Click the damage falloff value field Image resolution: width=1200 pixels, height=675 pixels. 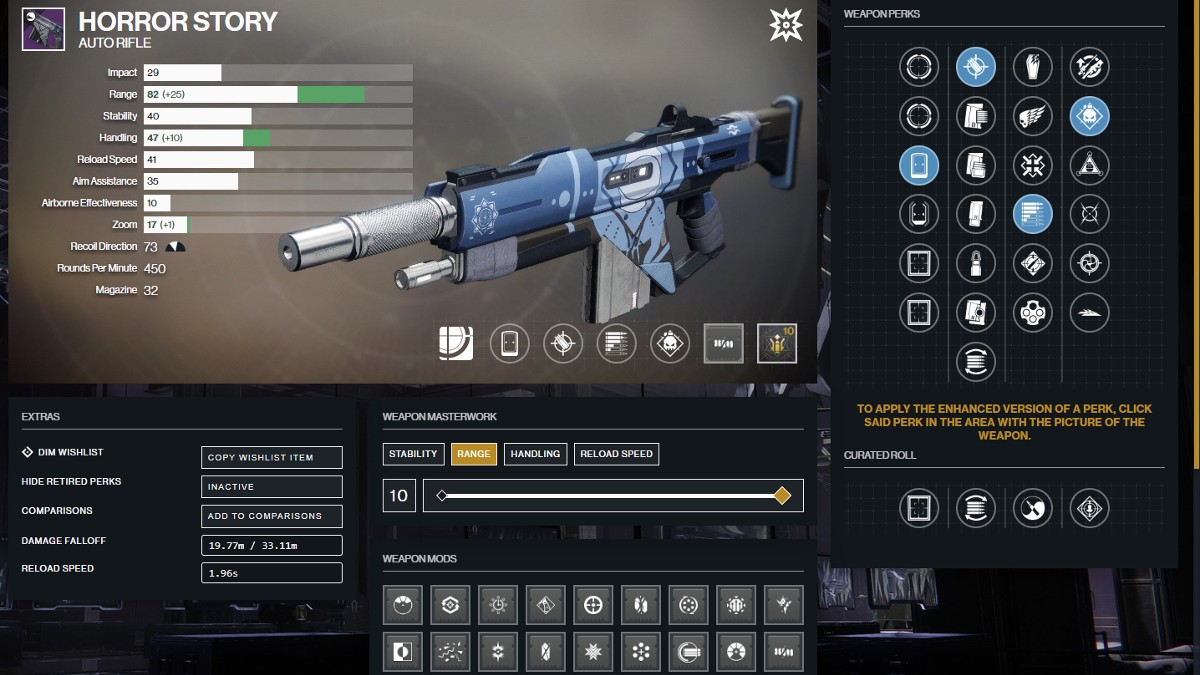(x=271, y=545)
